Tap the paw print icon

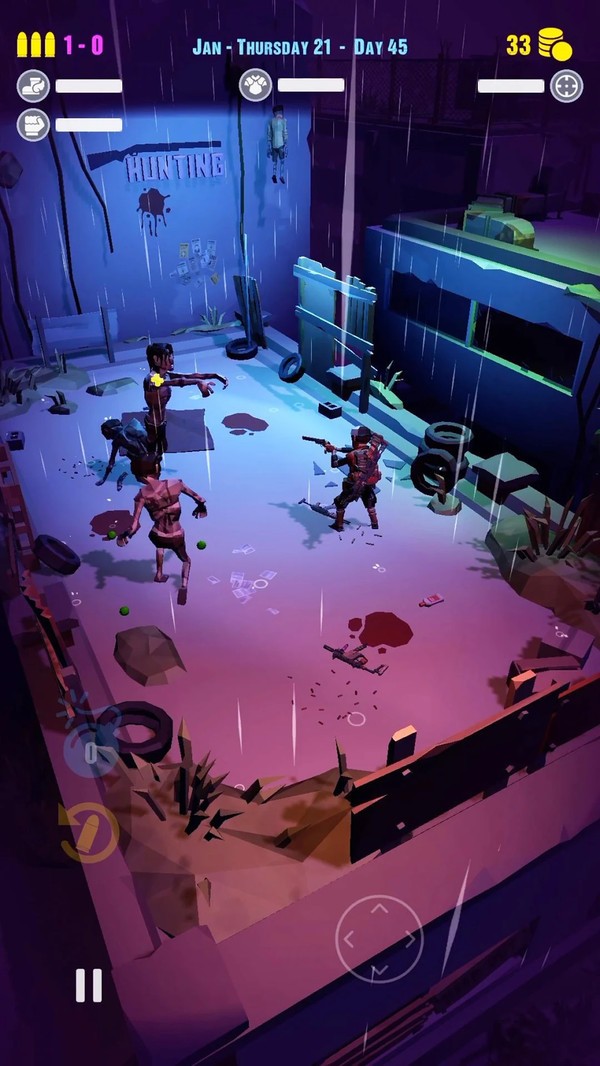256,85
